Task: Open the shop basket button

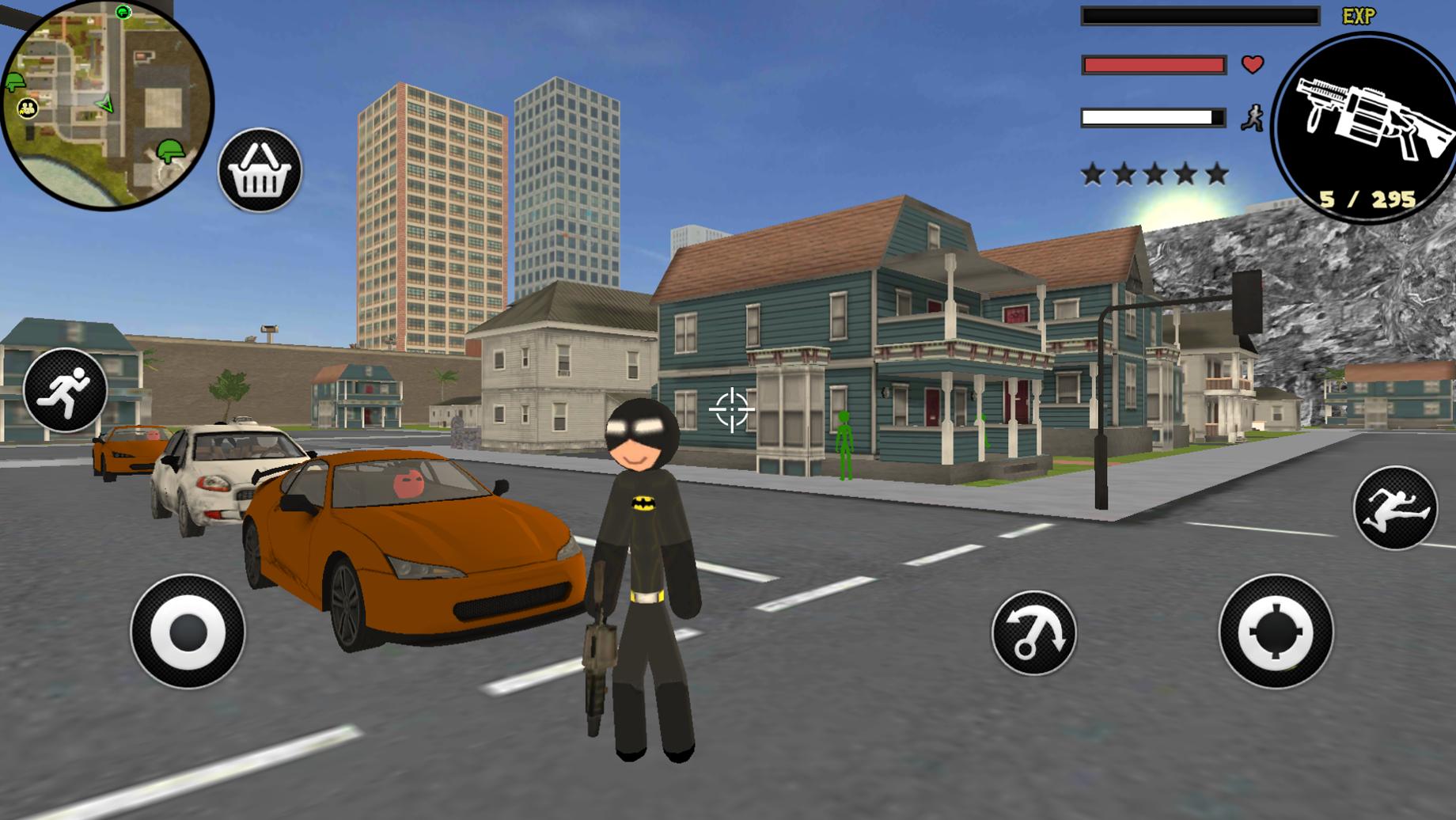Action: [260, 170]
